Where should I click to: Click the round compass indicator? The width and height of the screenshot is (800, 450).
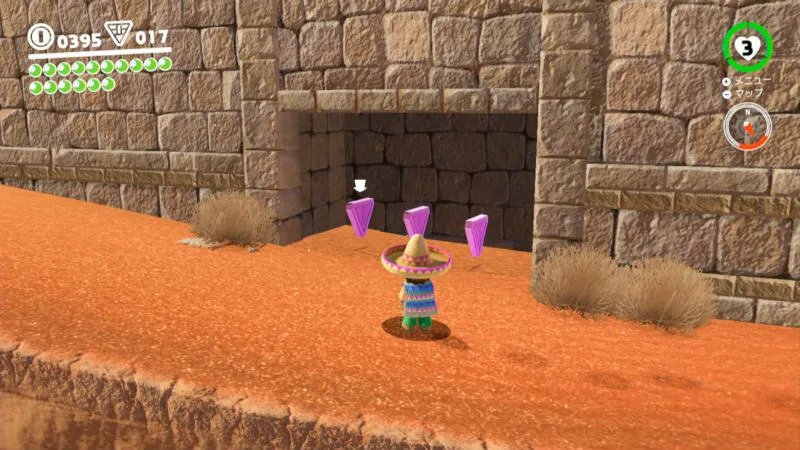[x=747, y=127]
